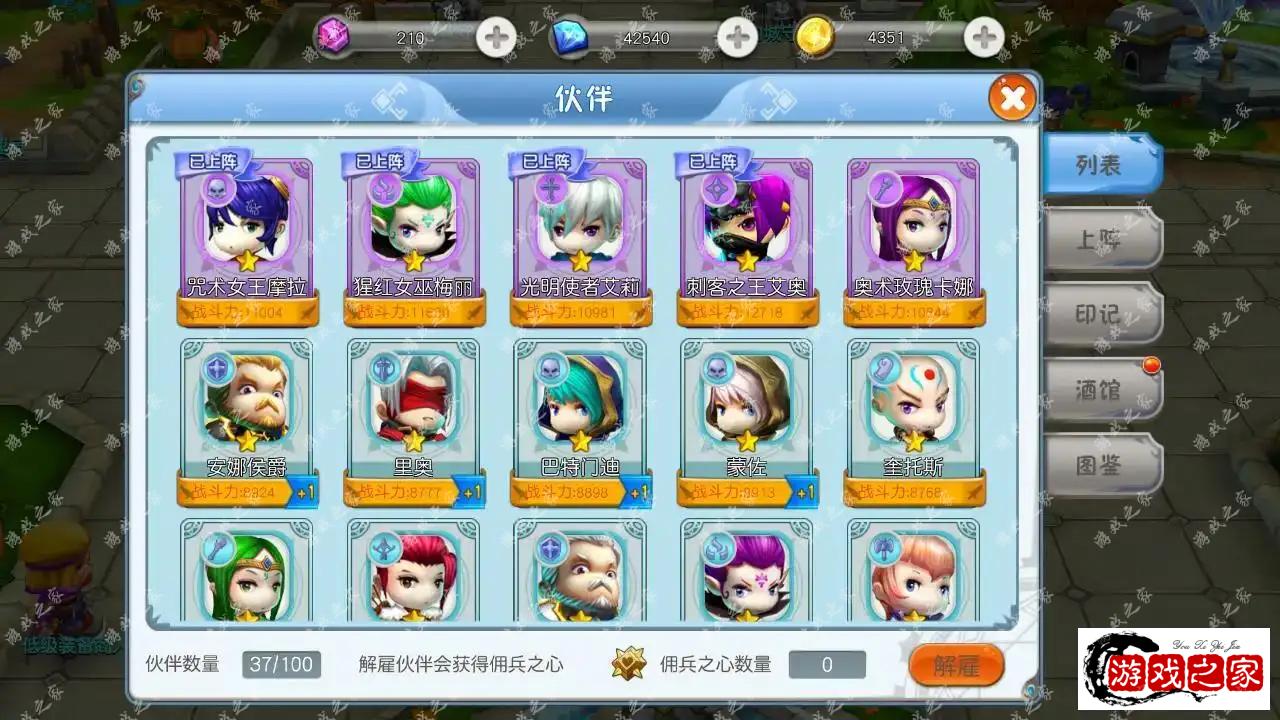The image size is (1280, 720).
Task: Choose the 猩红女巫梅丽 companion card
Action: (x=414, y=235)
